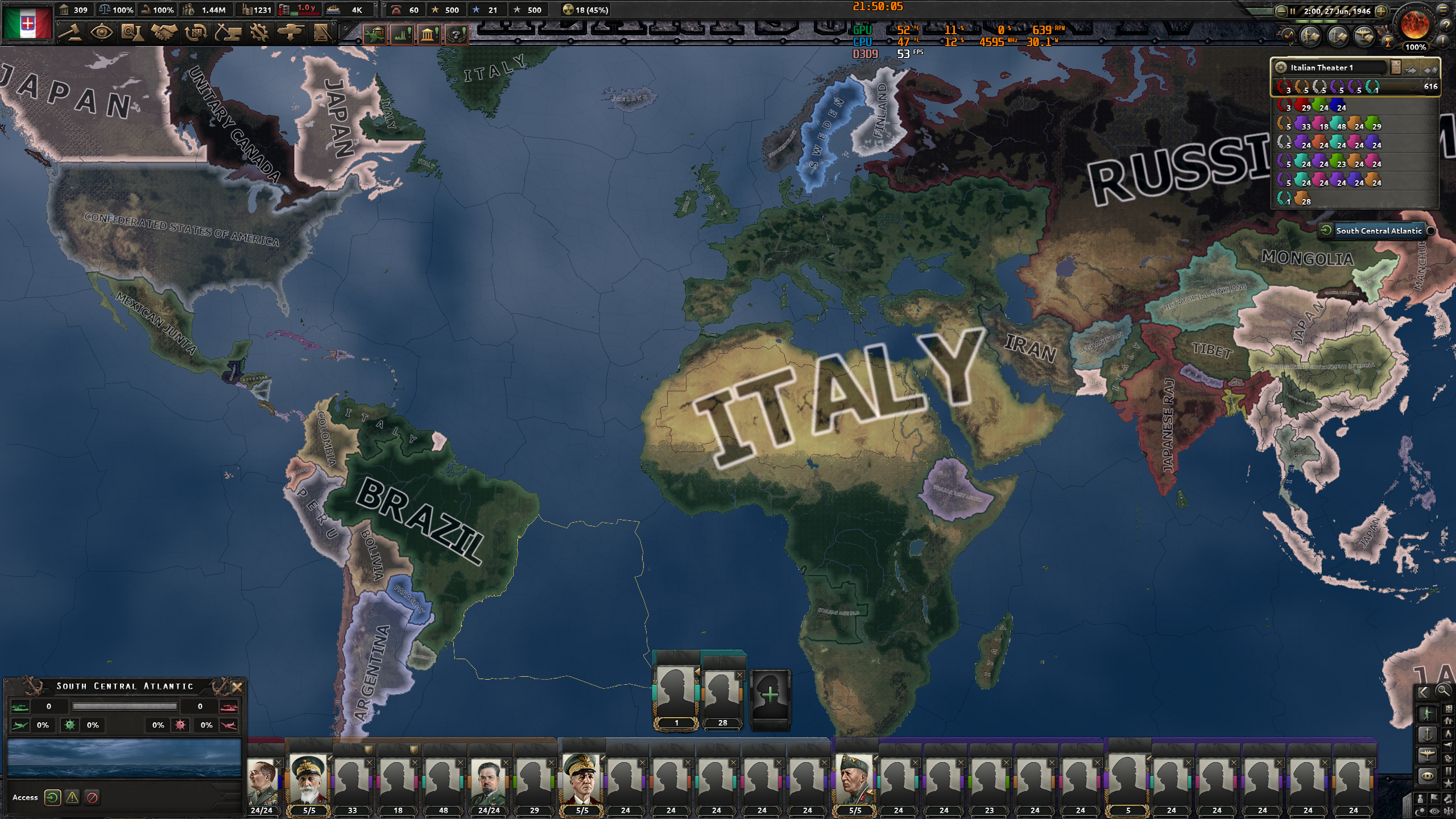Toggle the green soldier land units map filter

[1428, 714]
